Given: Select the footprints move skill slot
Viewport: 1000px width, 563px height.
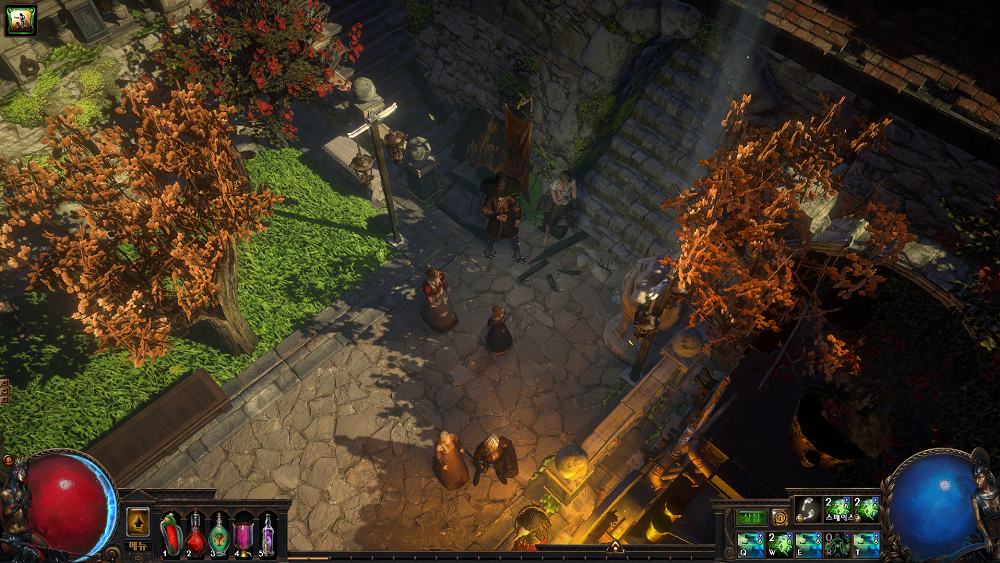Looking at the screenshot, I should (808, 509).
